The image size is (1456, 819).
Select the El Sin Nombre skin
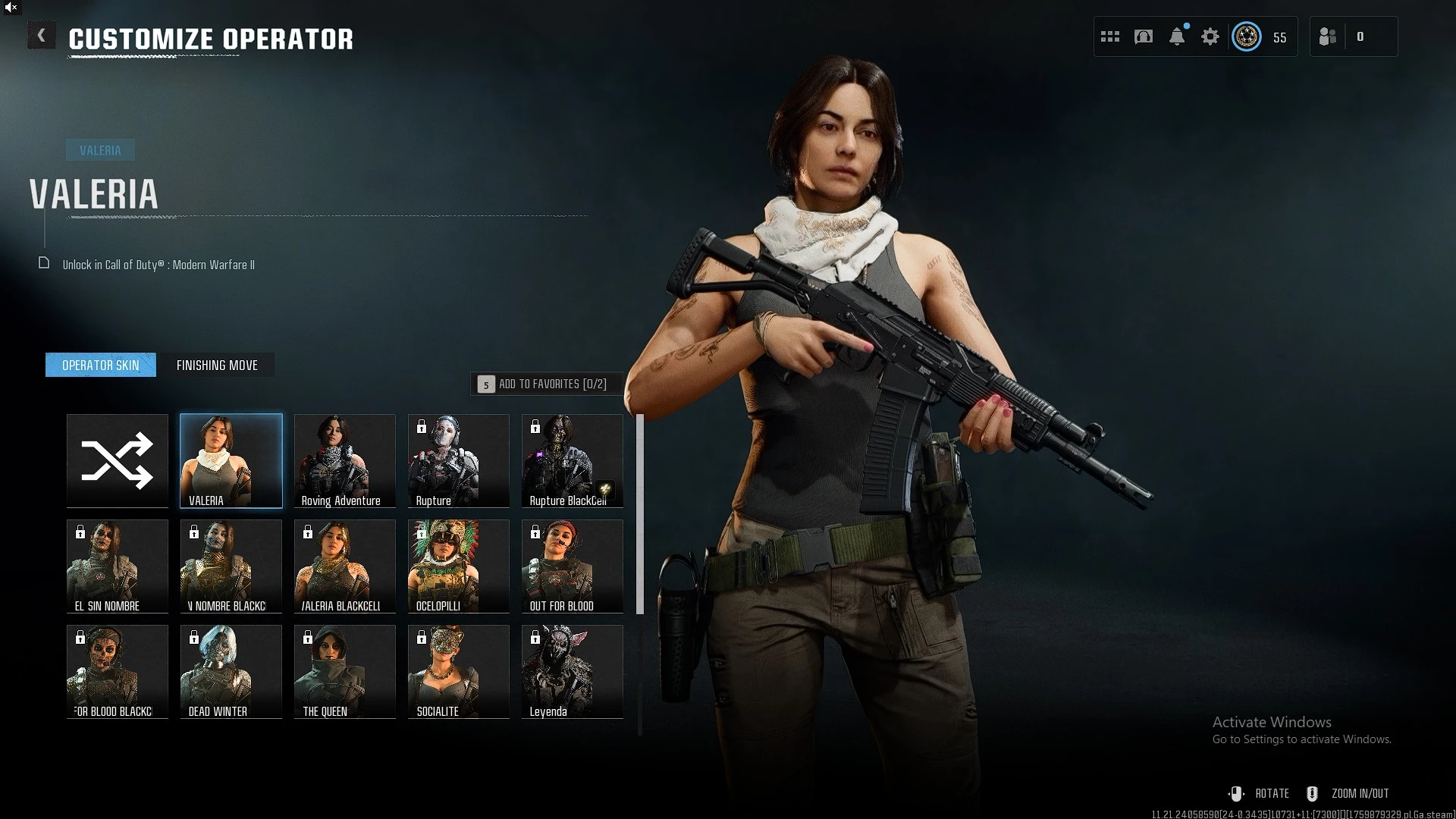[x=118, y=566]
